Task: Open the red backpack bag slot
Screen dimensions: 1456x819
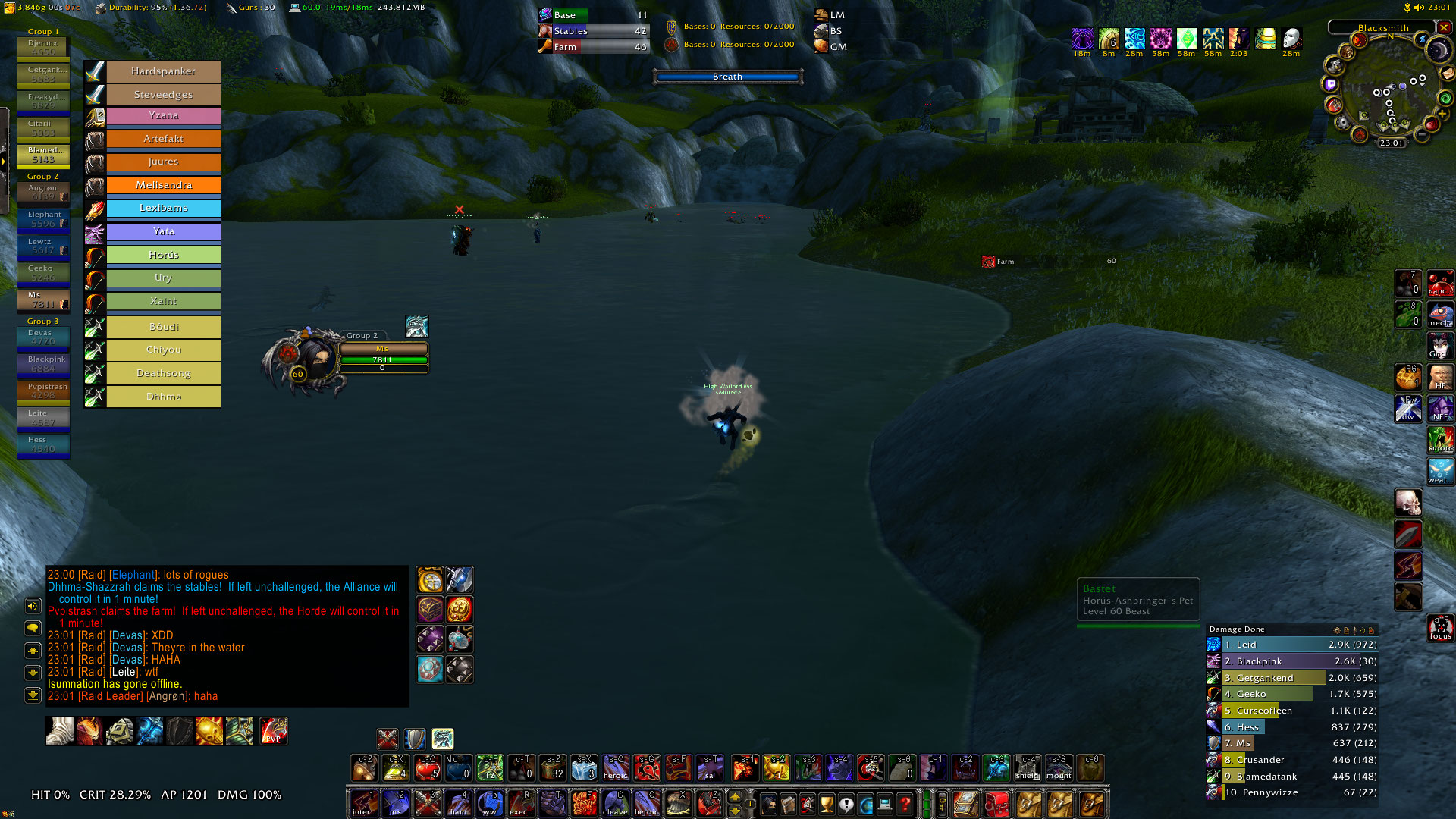Action: [x=997, y=804]
